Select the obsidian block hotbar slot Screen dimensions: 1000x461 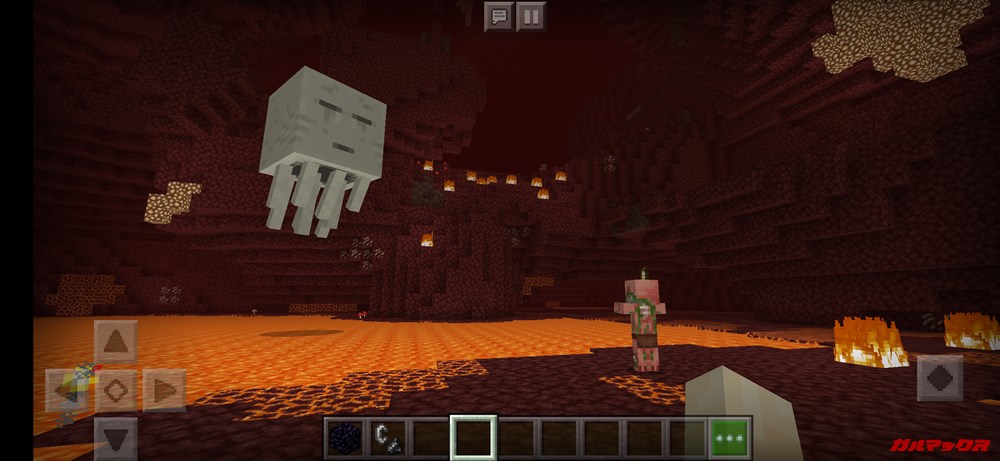pos(343,438)
